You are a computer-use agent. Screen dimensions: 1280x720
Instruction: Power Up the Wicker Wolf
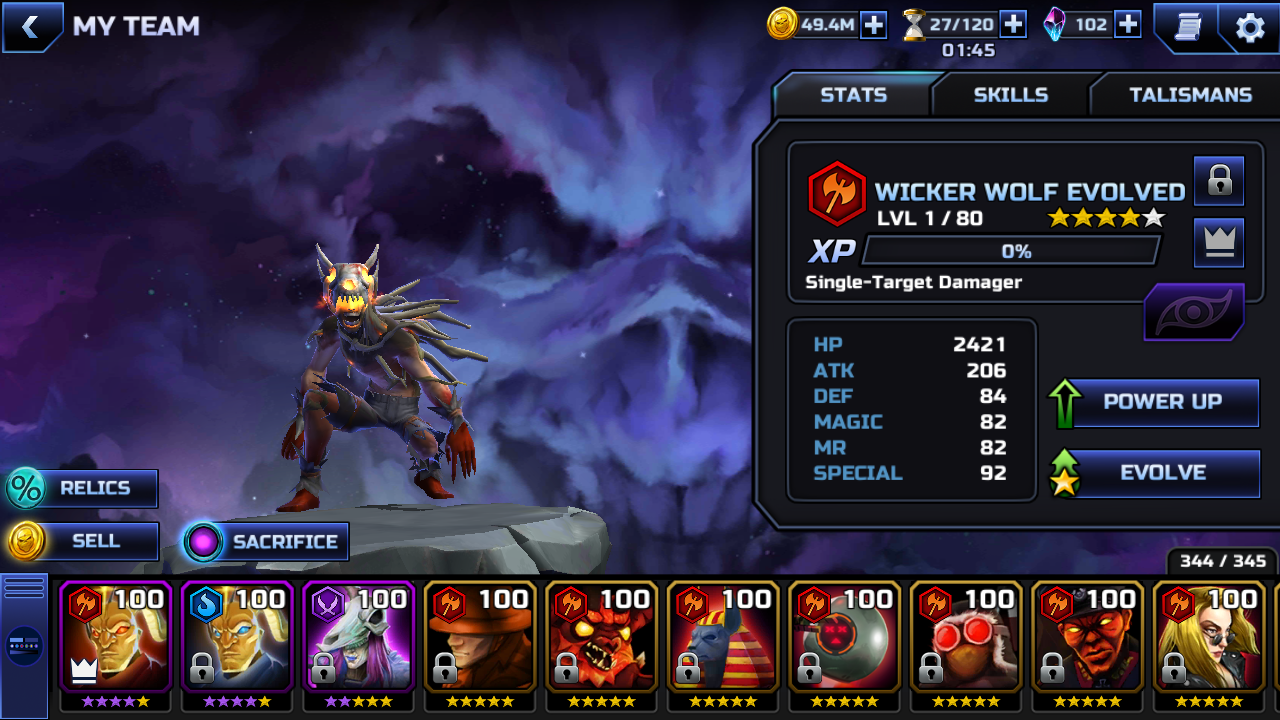[1162, 402]
